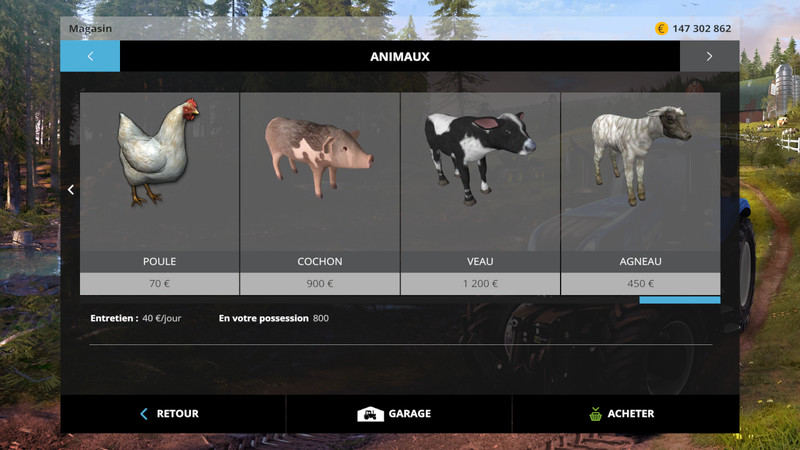Choose the Cochon pig card
800x450 pixels.
320,192
